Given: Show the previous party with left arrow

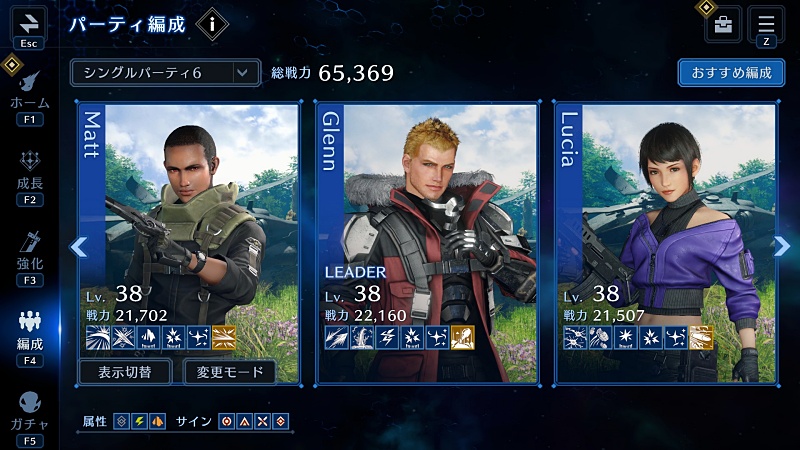Looking at the screenshot, I should 79,247.
